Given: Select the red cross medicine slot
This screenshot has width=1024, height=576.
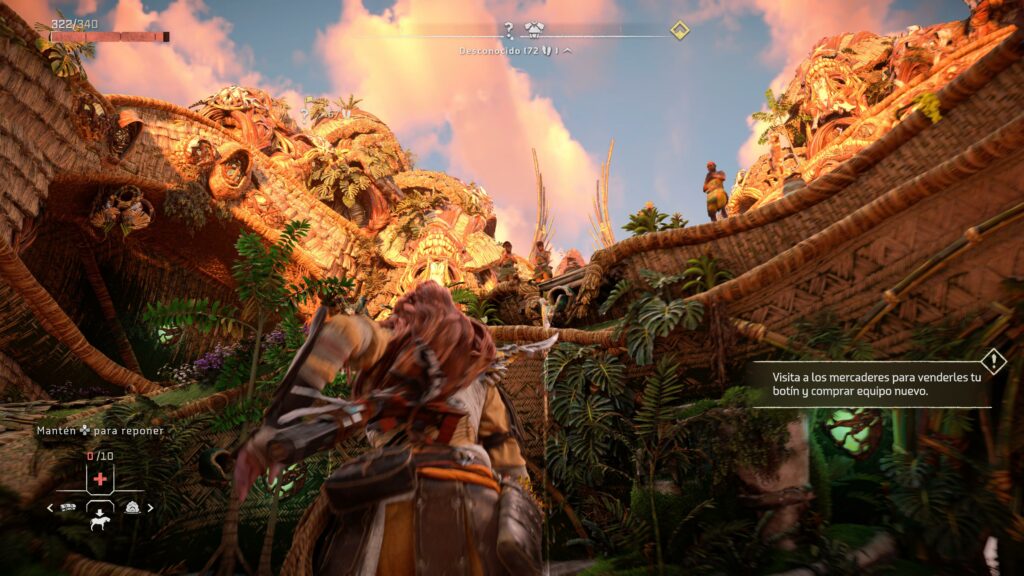Looking at the screenshot, I should pos(100,480).
